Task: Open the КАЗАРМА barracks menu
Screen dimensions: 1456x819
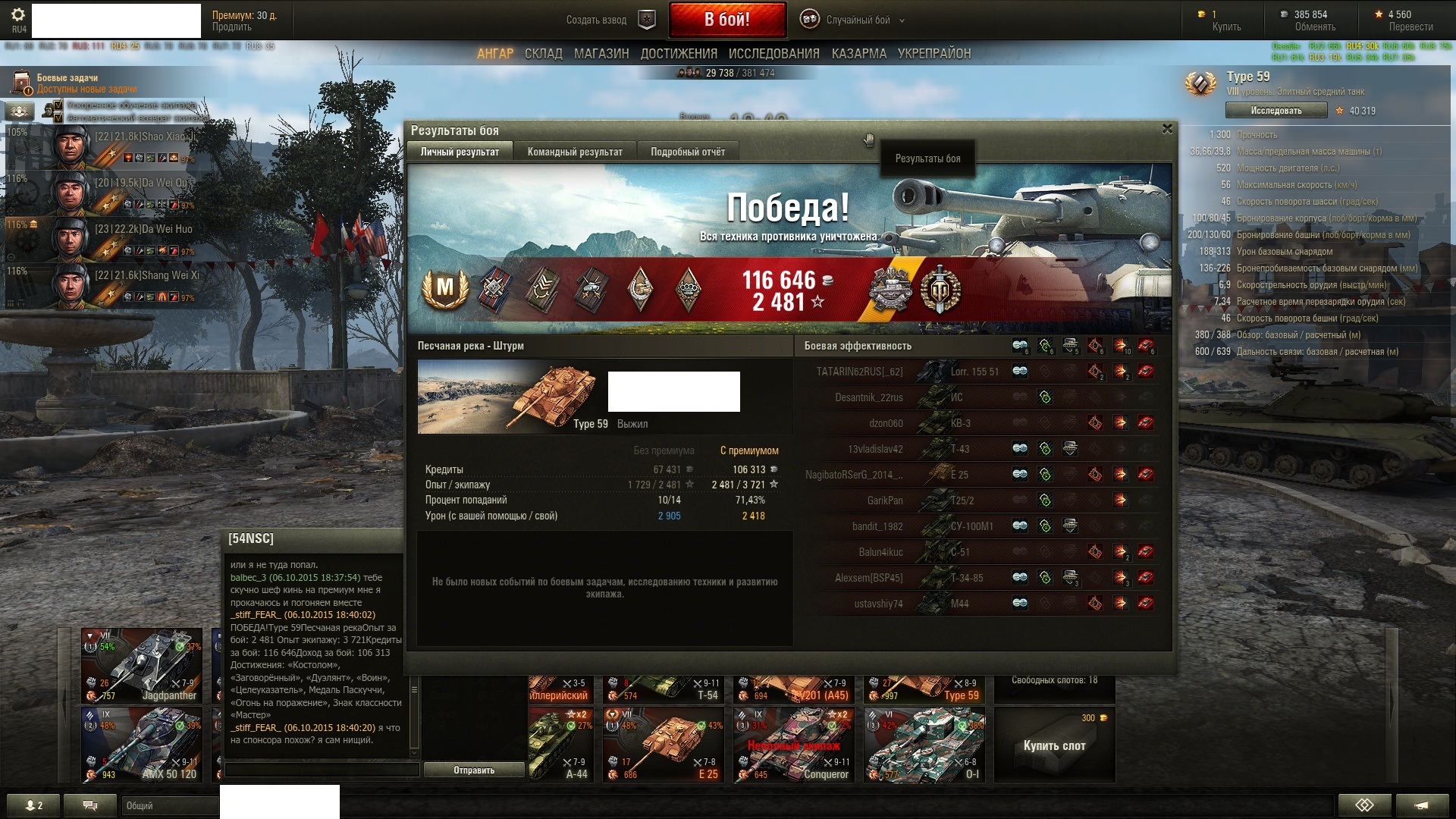Action: pyautogui.click(x=858, y=54)
